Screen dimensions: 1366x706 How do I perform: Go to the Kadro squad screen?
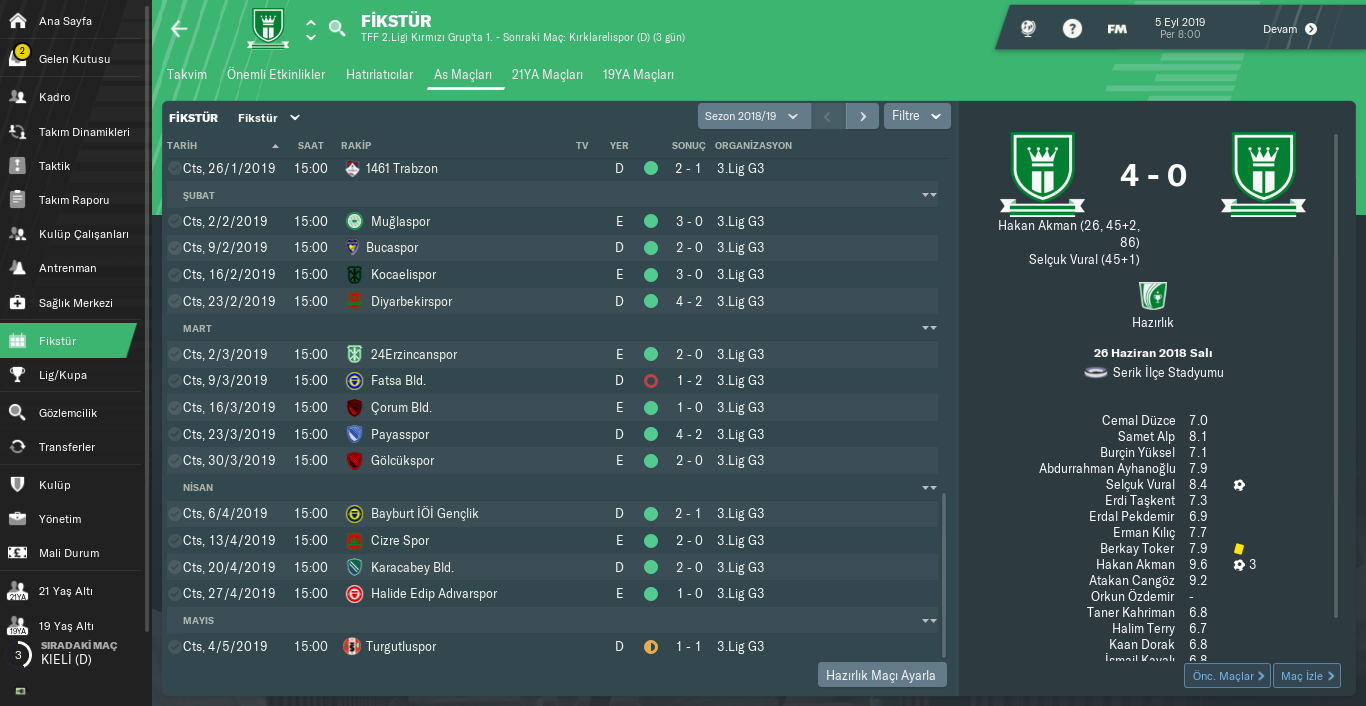[x=54, y=97]
